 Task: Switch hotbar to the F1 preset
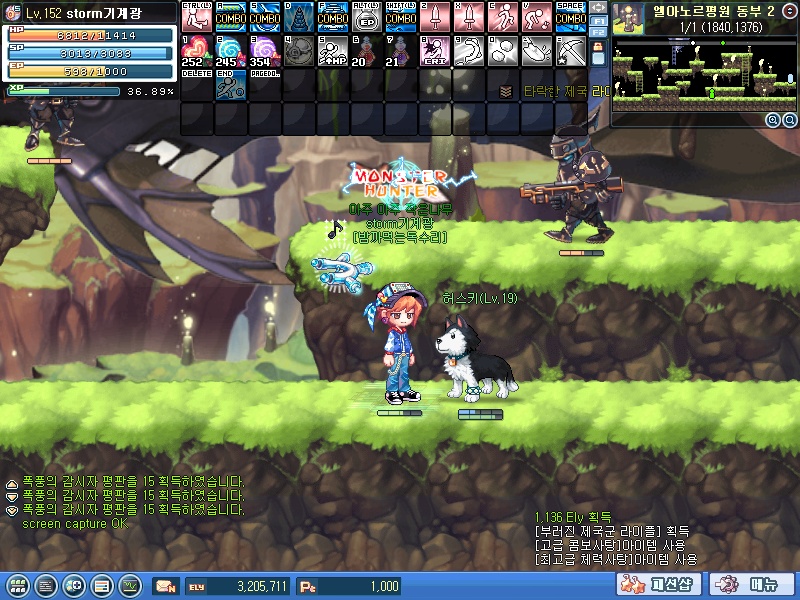coord(598,20)
